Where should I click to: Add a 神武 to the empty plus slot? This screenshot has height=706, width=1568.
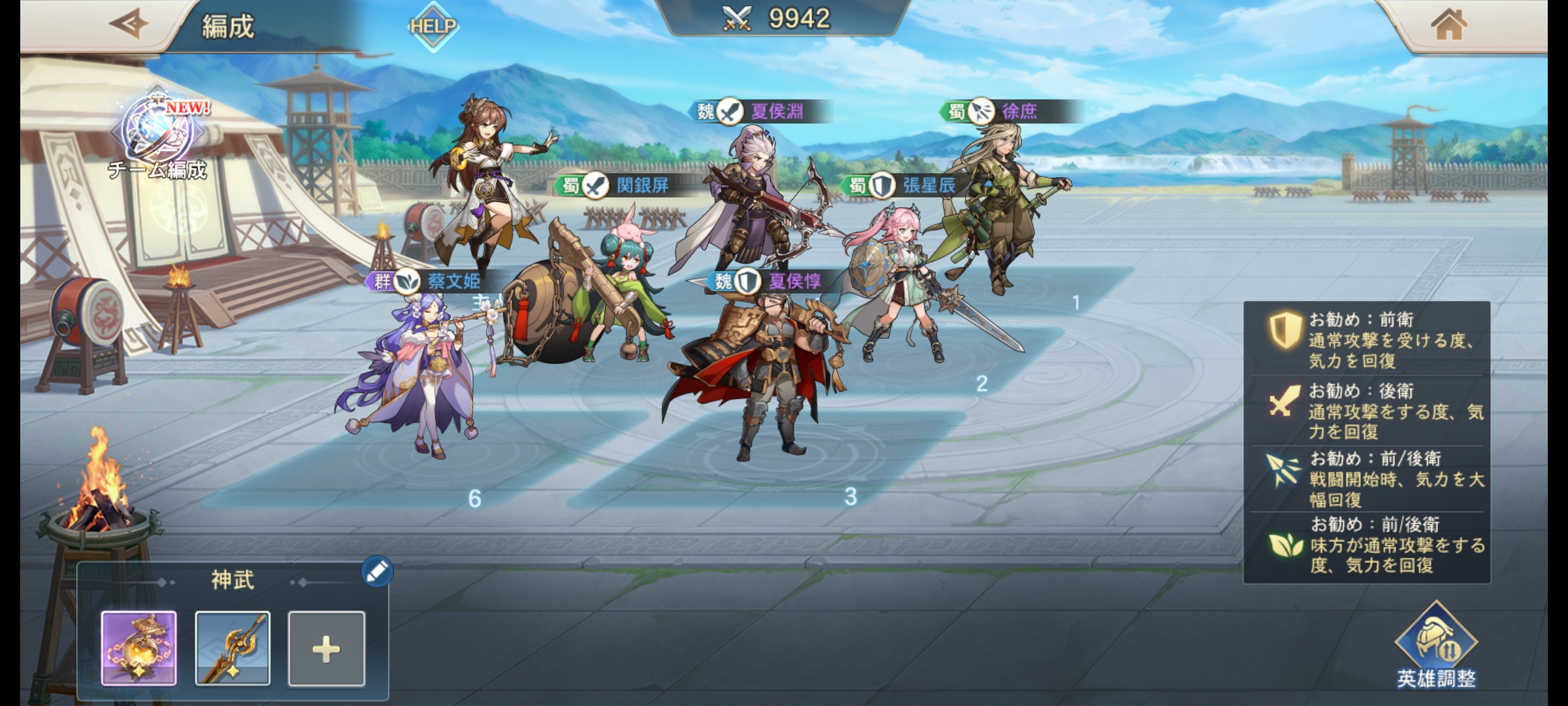326,649
